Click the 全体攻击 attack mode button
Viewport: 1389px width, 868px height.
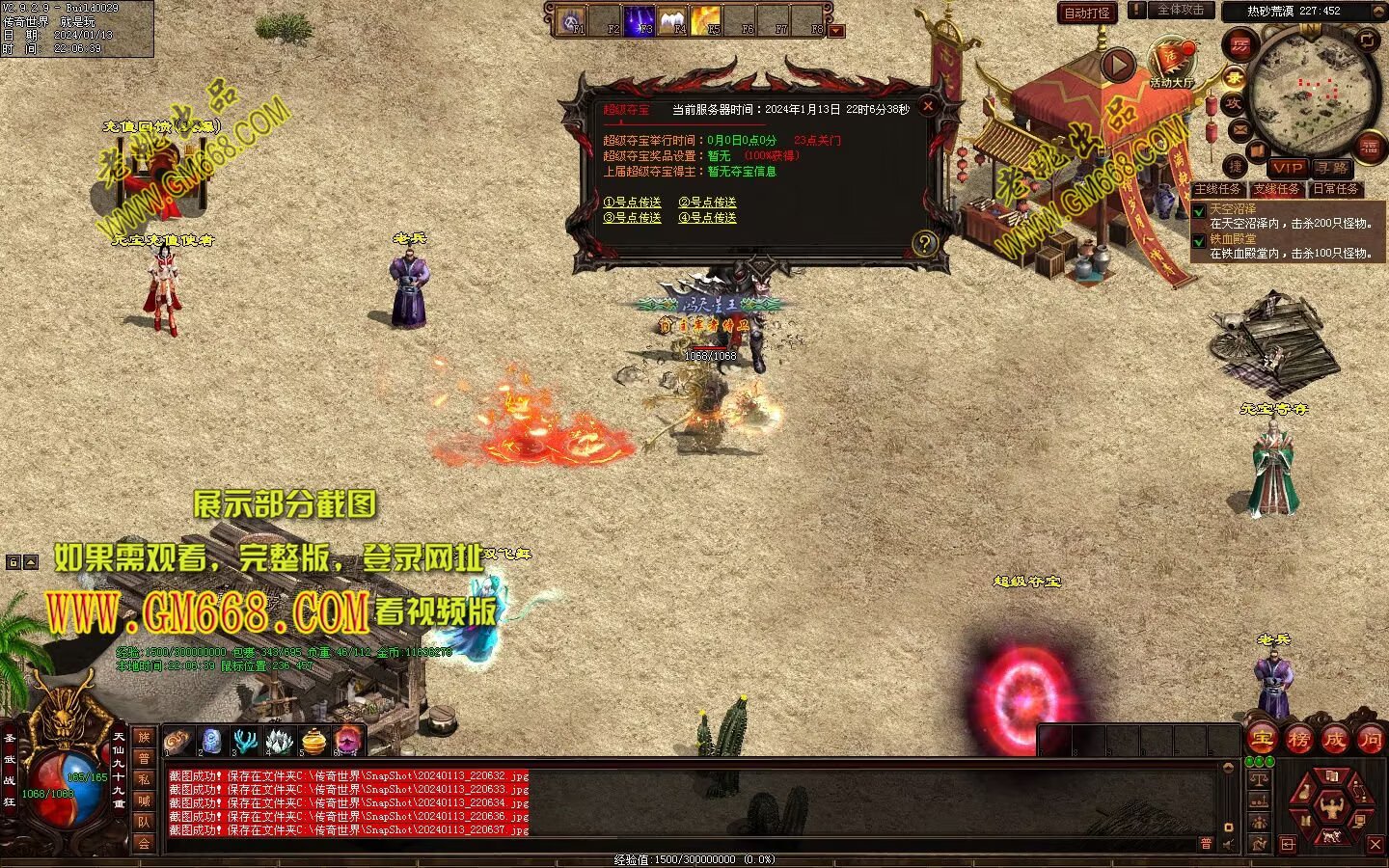1180,11
